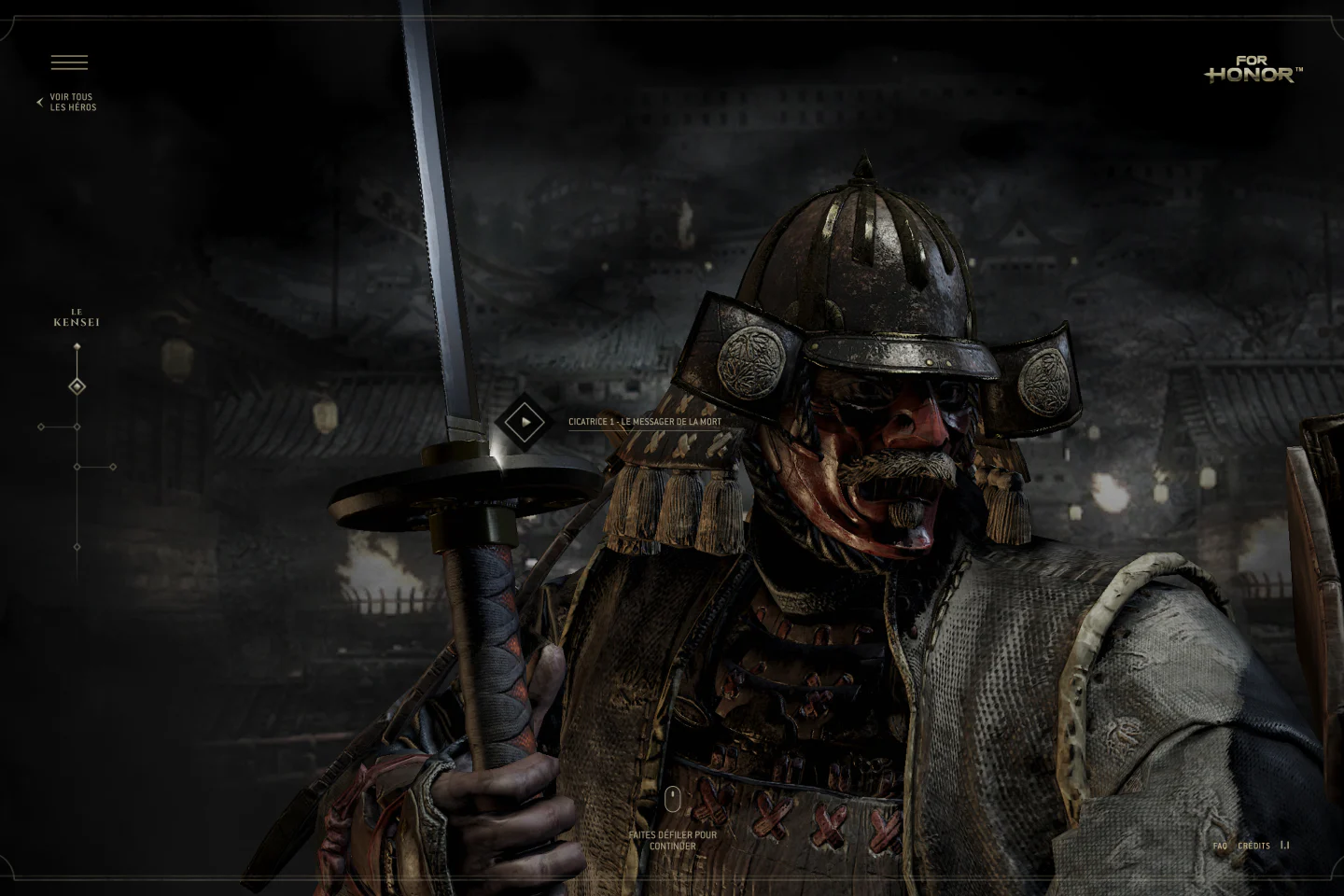
Task: Click the For Honor logo
Action: (x=1253, y=69)
